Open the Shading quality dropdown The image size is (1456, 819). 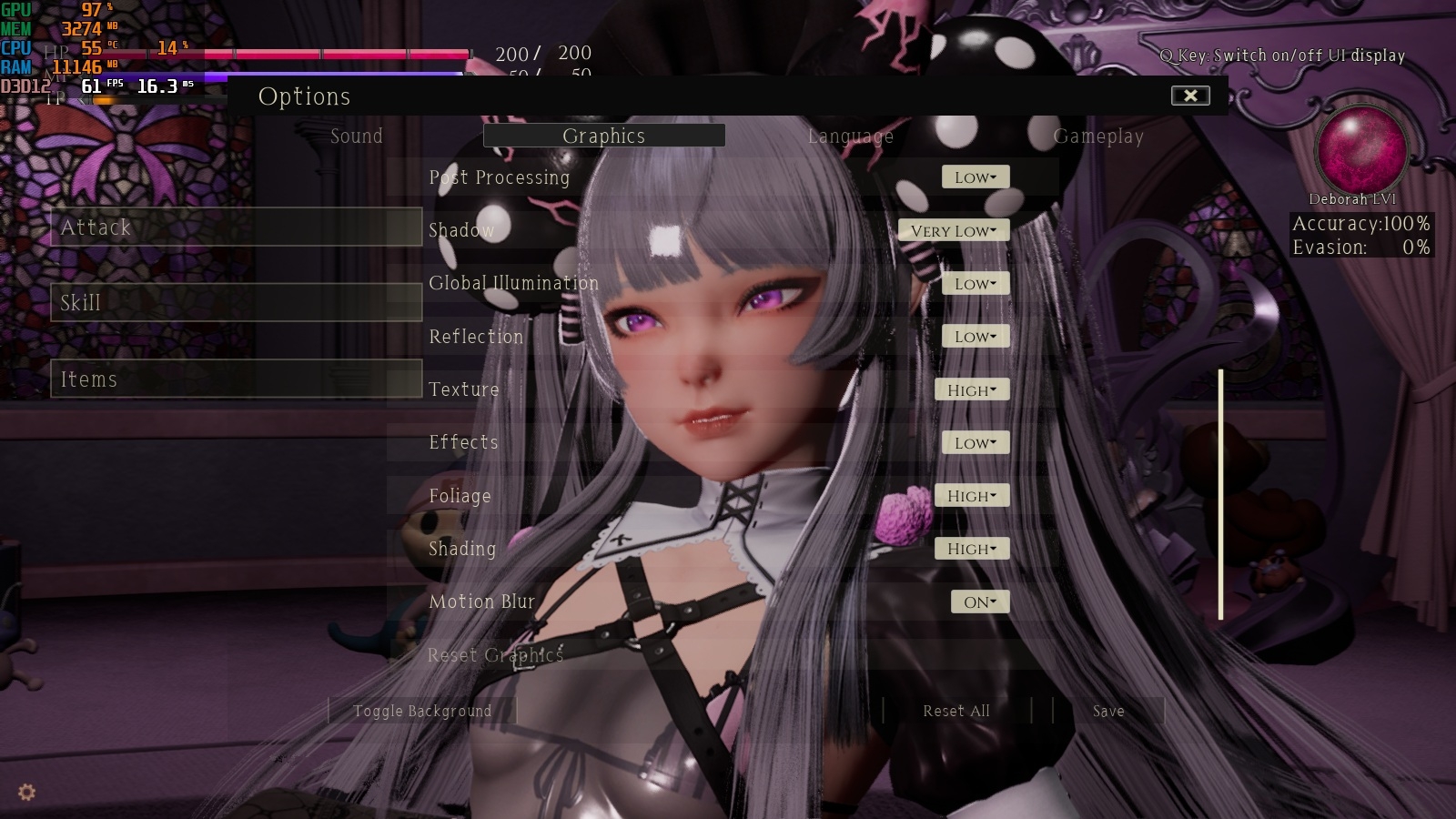point(971,549)
